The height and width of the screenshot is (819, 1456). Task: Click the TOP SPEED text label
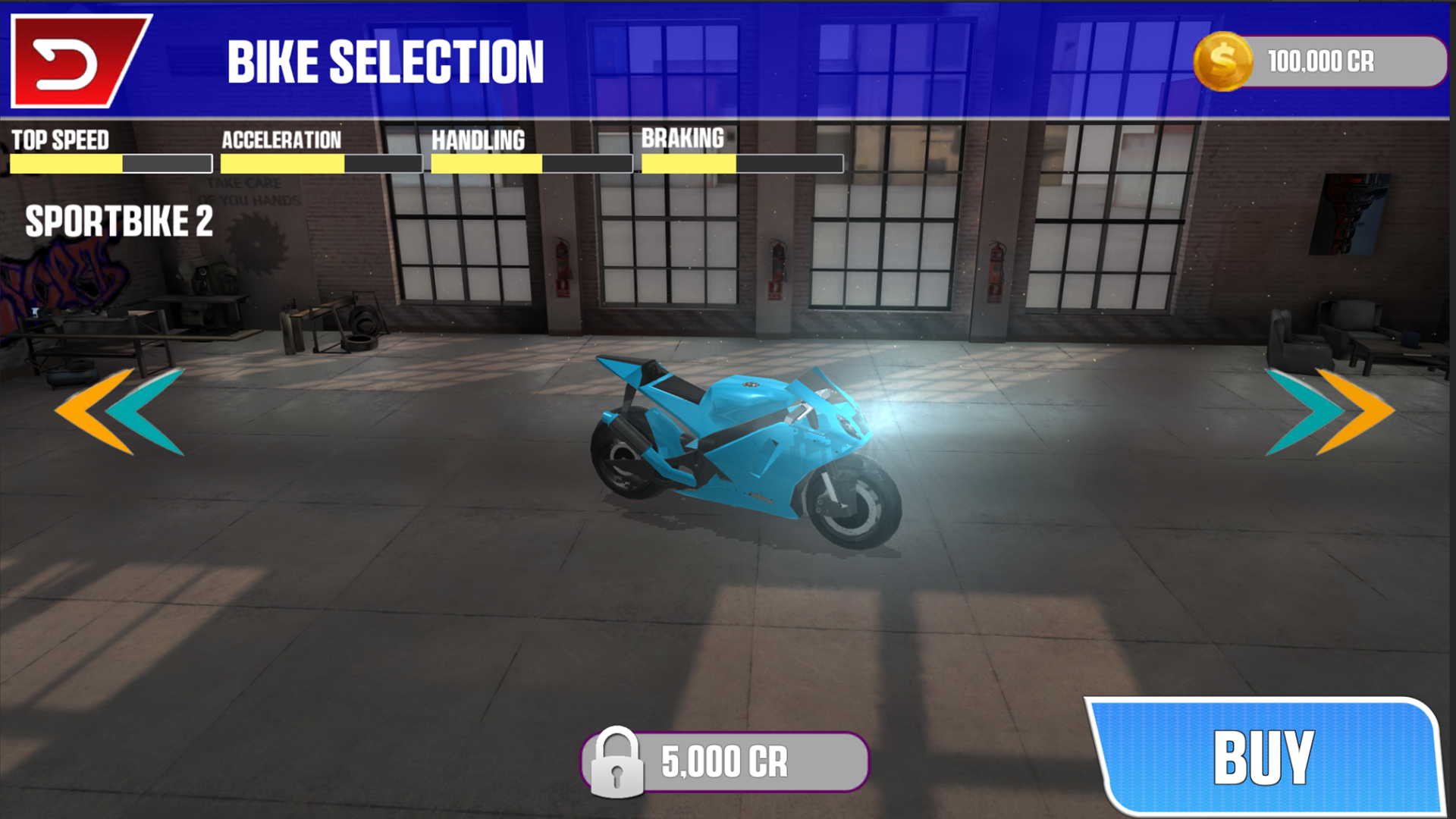pyautogui.click(x=61, y=140)
